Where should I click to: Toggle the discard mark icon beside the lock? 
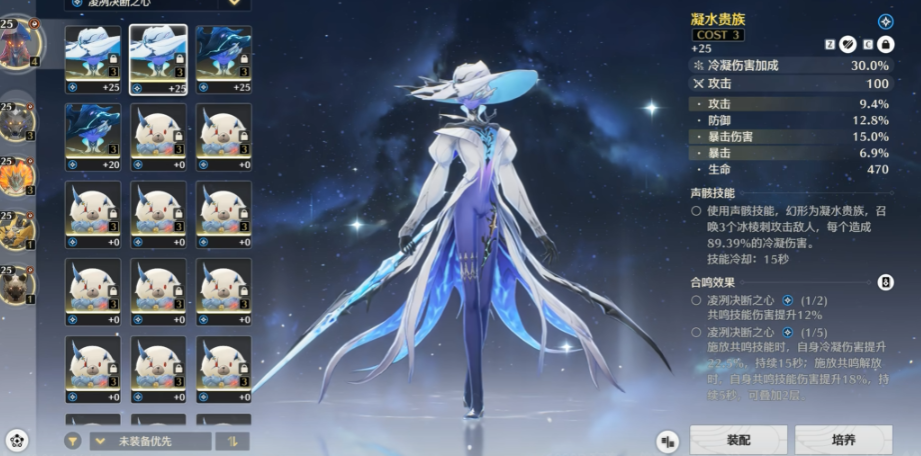coord(847,43)
